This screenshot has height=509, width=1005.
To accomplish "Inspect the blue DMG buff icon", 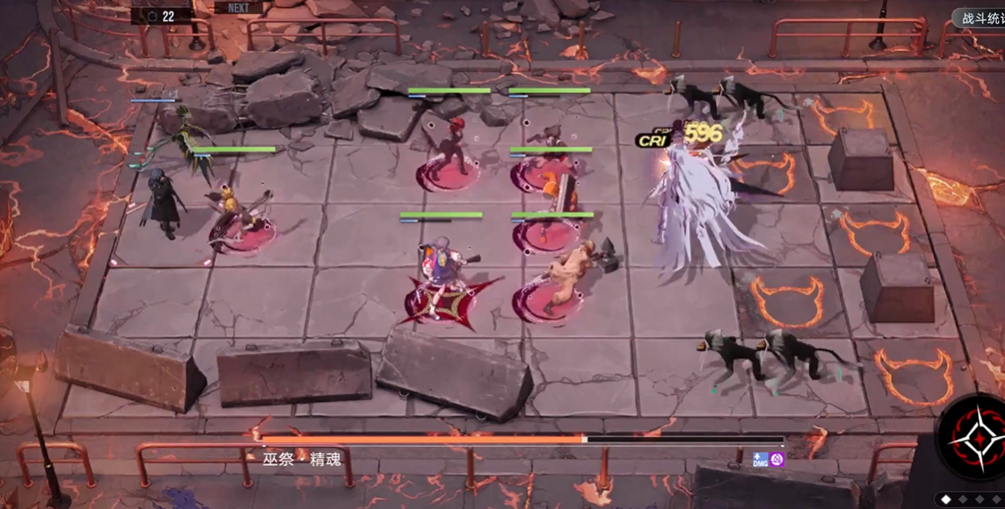I will pyautogui.click(x=760, y=460).
